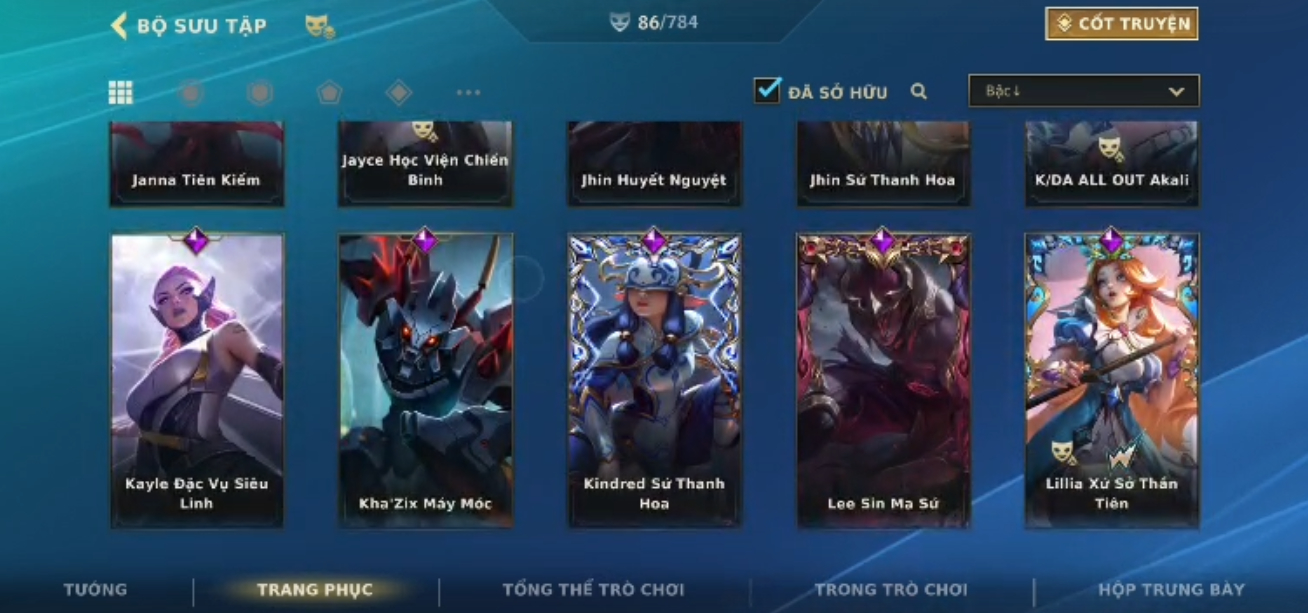View the K/DA ALL OUT Akali skin

(1111, 165)
